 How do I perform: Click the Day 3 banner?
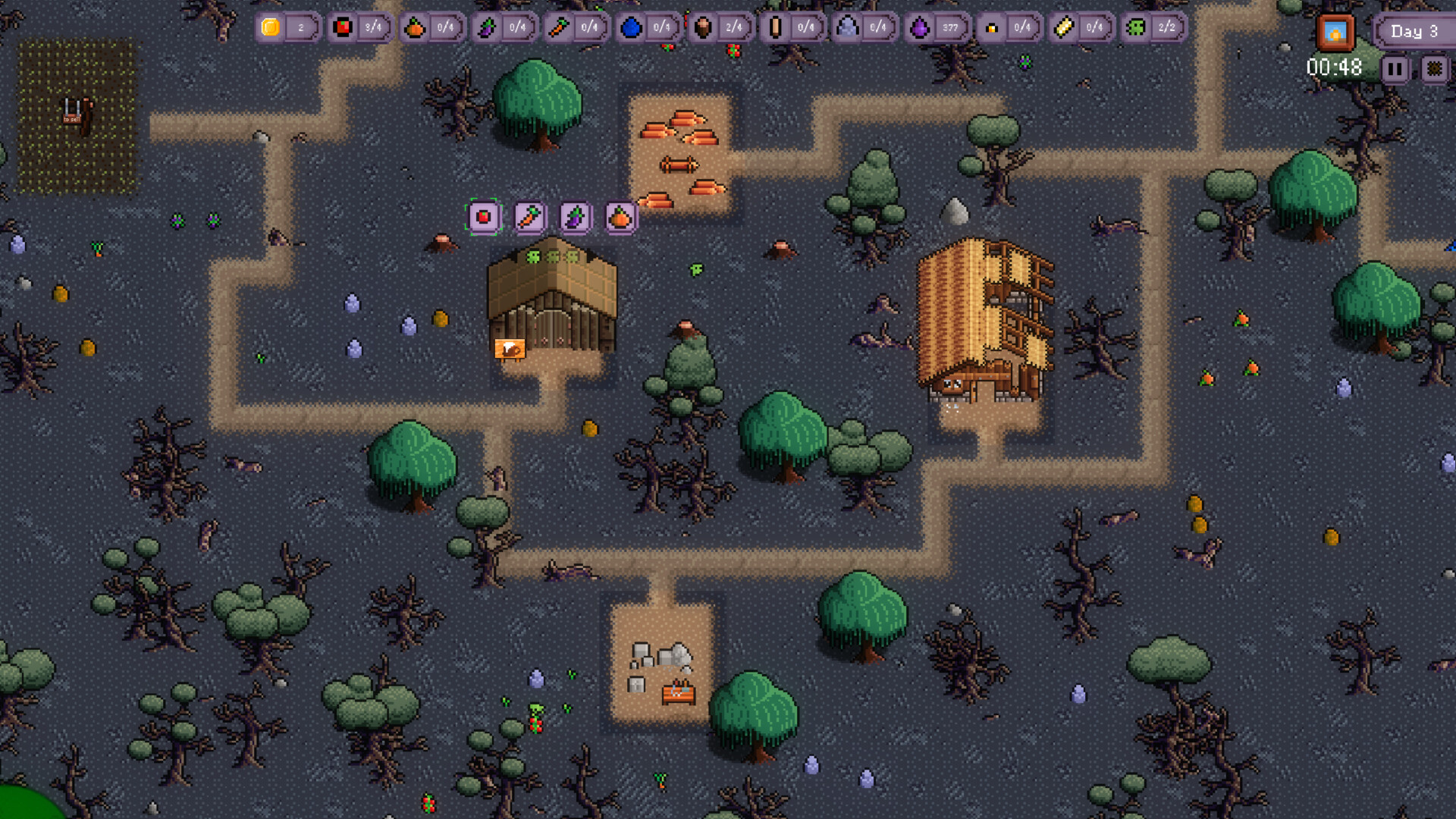tap(1414, 32)
